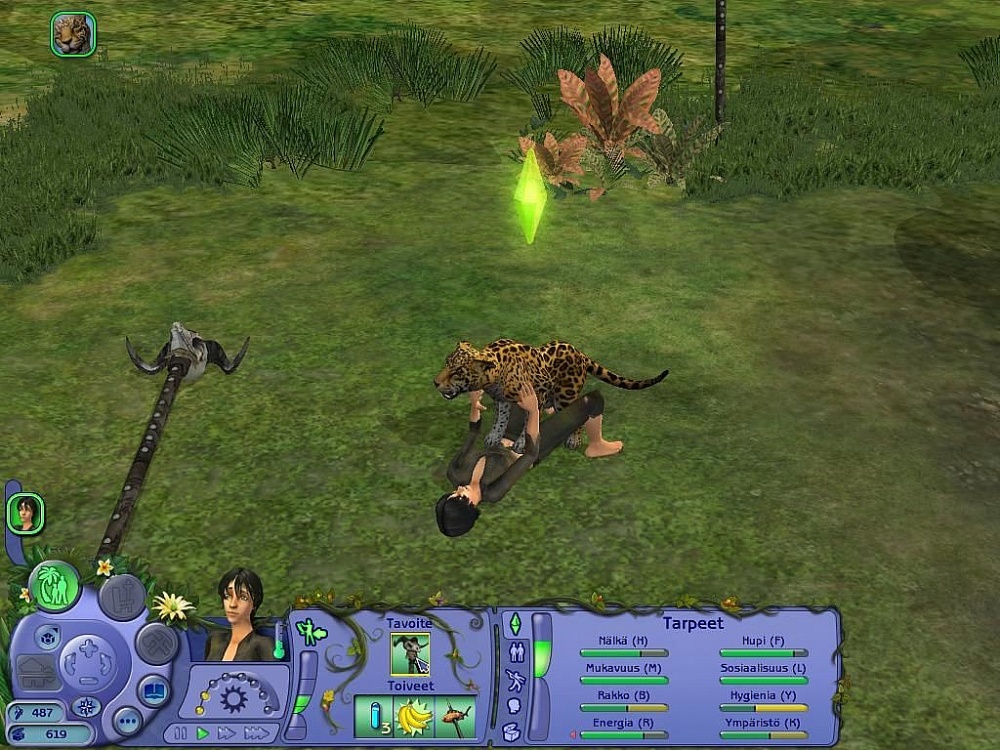Viewport: 1000px width, 750px height.
Task: Open the story book button
Action: [x=153, y=692]
